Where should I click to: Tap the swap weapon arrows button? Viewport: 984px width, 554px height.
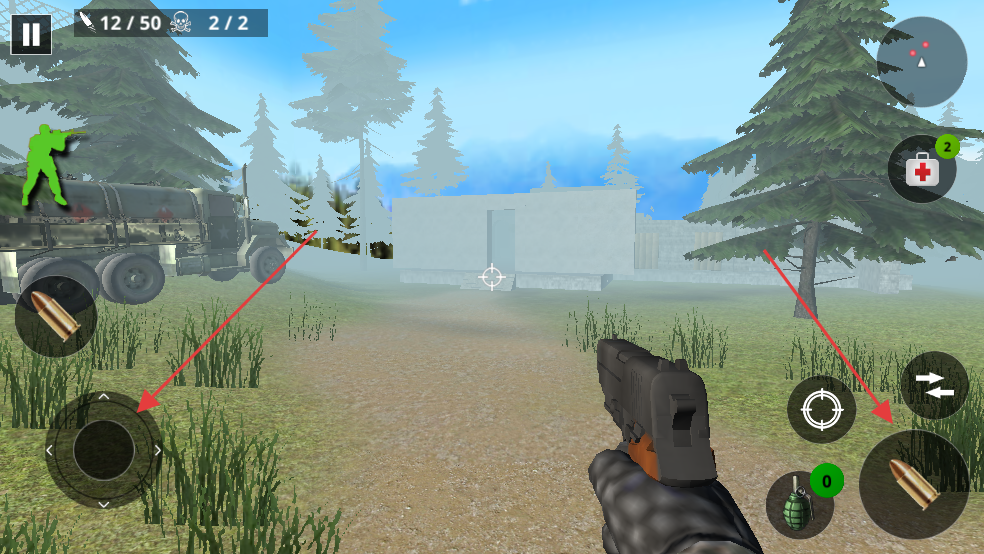pyautogui.click(x=933, y=386)
